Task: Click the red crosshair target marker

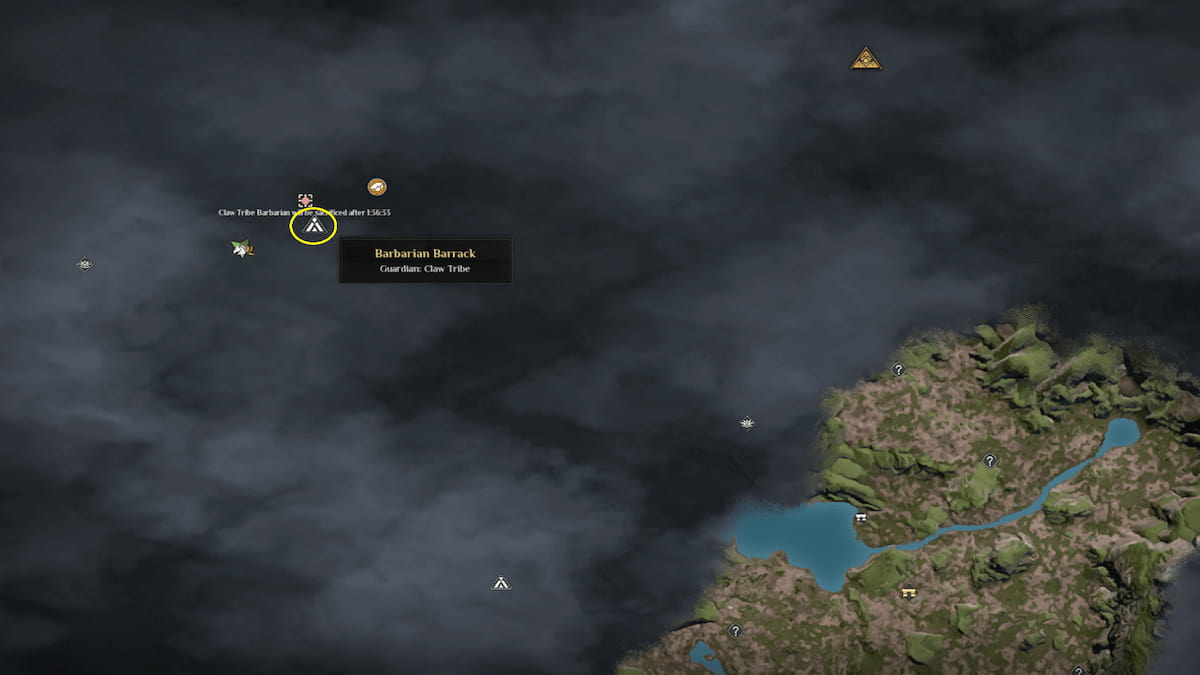Action: (x=305, y=201)
